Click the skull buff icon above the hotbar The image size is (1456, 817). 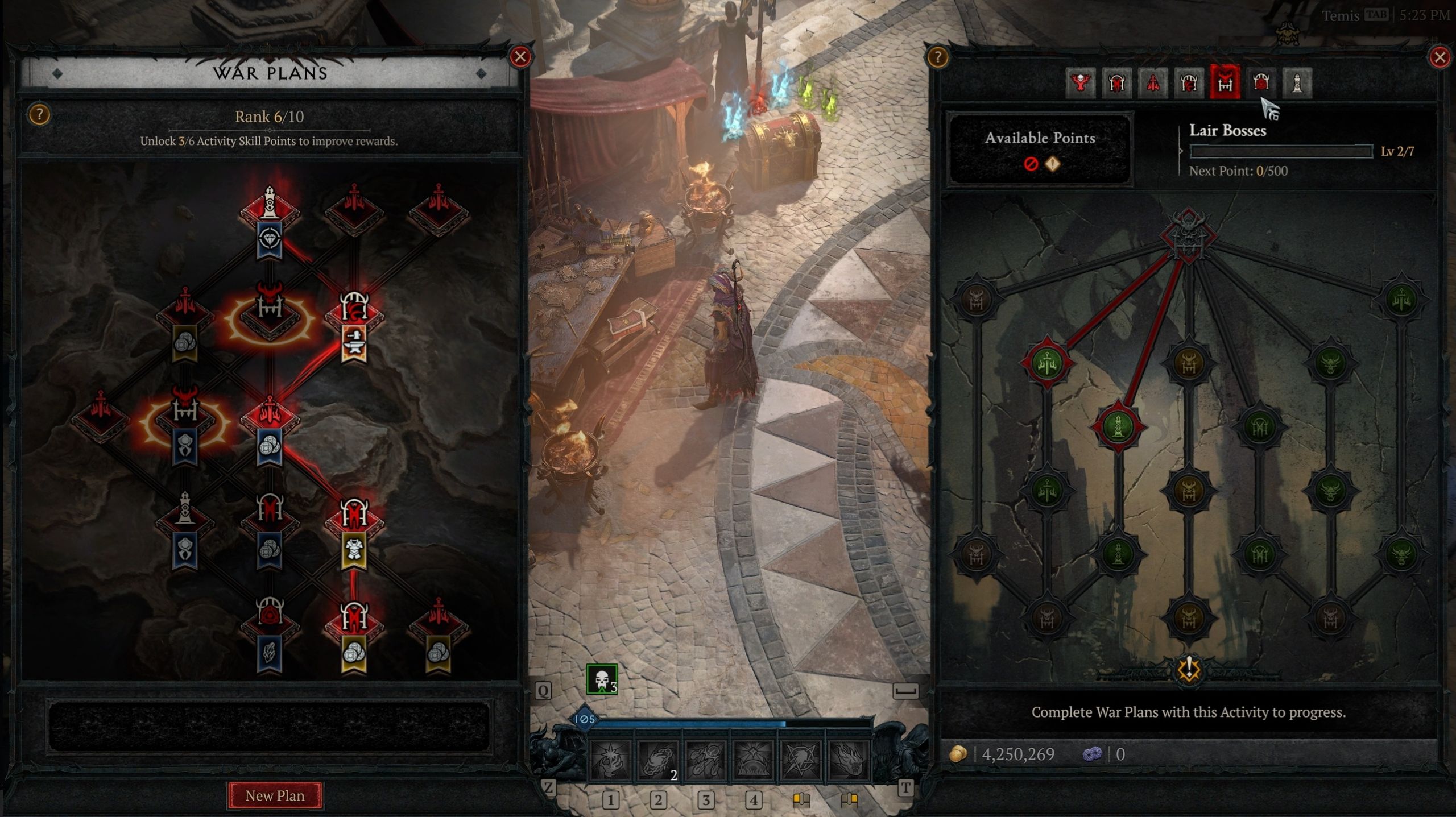point(602,679)
